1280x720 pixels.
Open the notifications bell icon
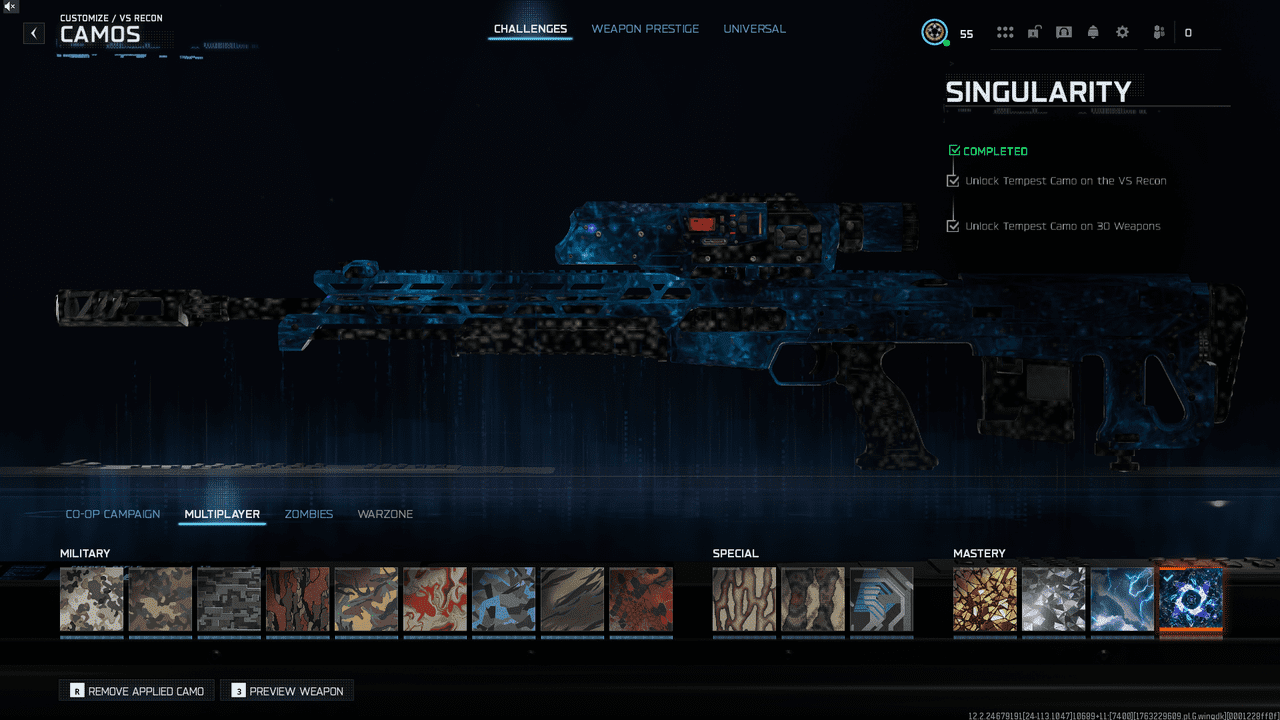(1092, 31)
